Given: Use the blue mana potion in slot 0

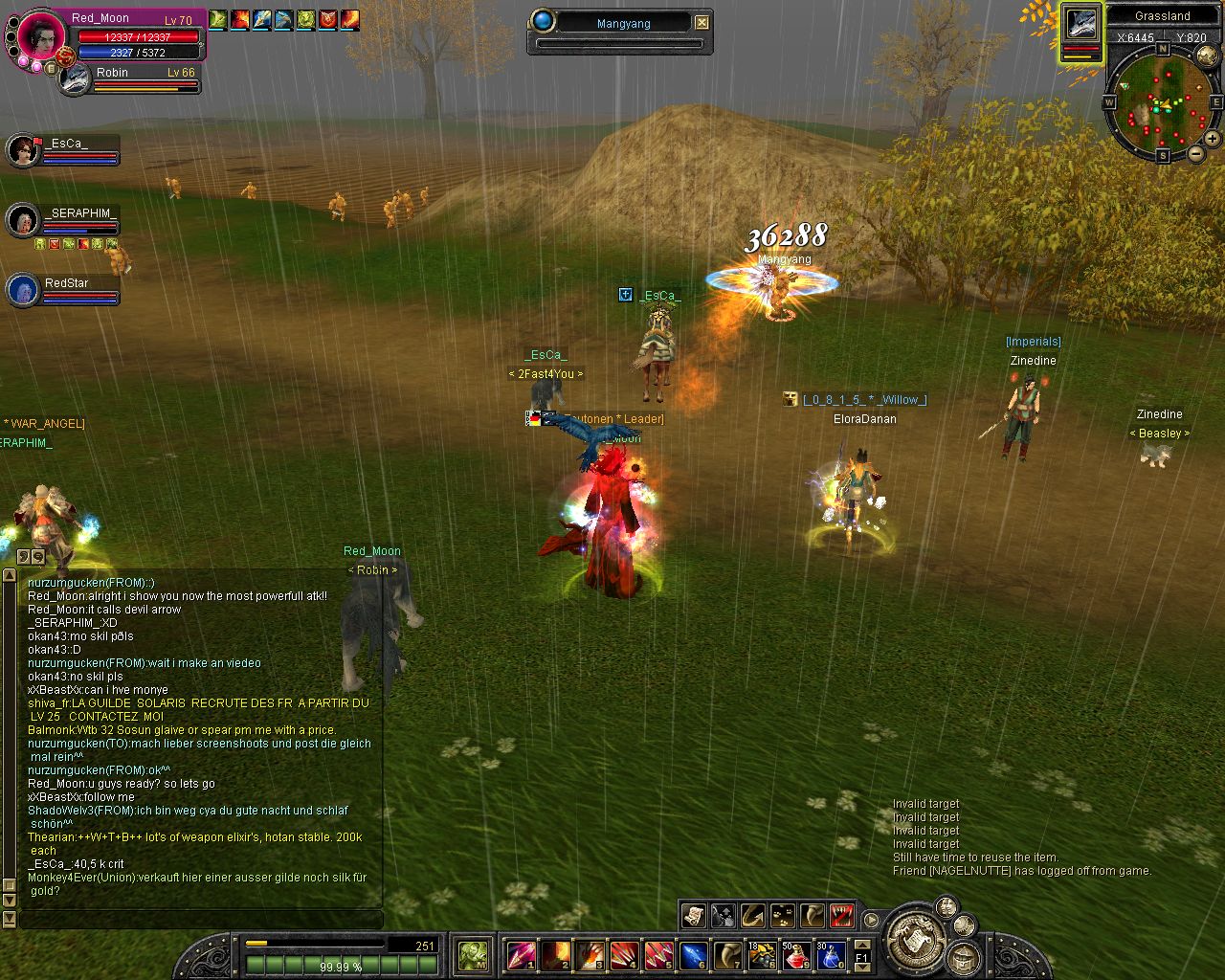Looking at the screenshot, I should [x=830, y=954].
